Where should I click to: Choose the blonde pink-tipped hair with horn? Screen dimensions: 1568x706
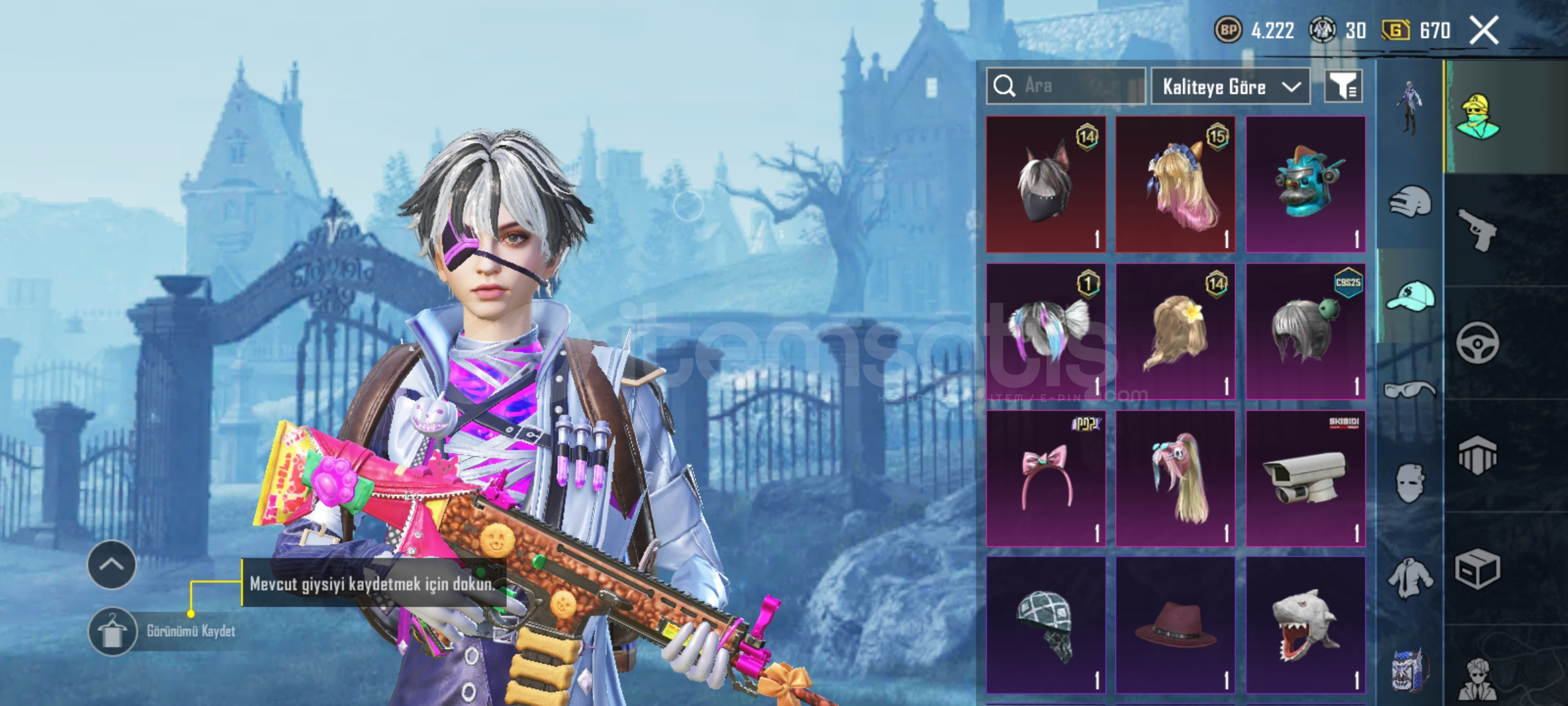click(1175, 184)
